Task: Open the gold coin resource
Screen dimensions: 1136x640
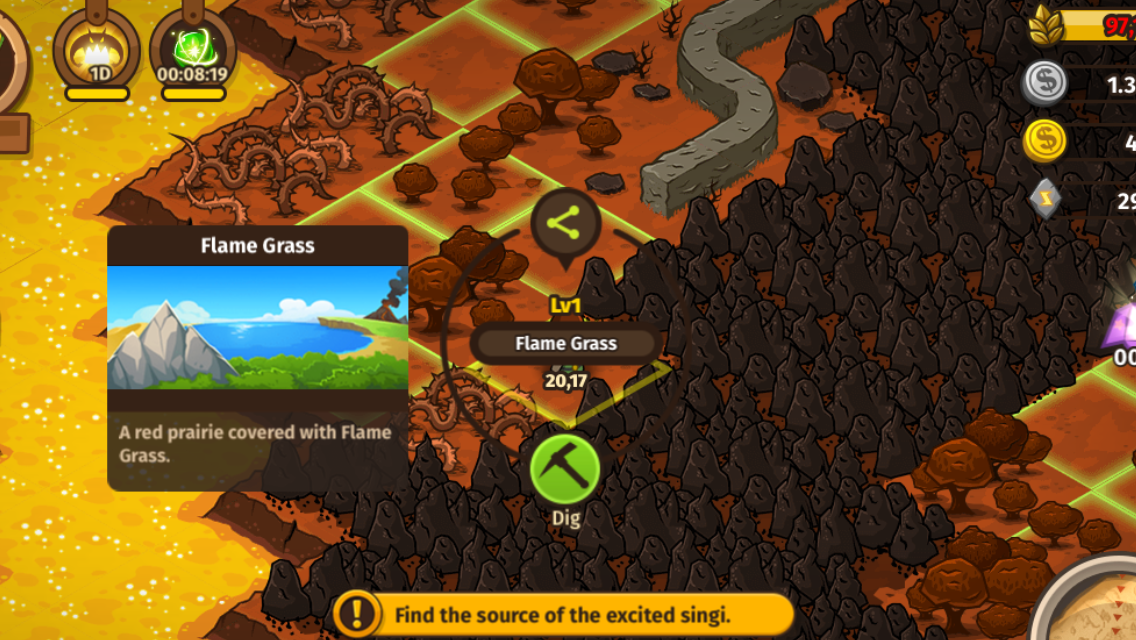Action: coord(1044,141)
